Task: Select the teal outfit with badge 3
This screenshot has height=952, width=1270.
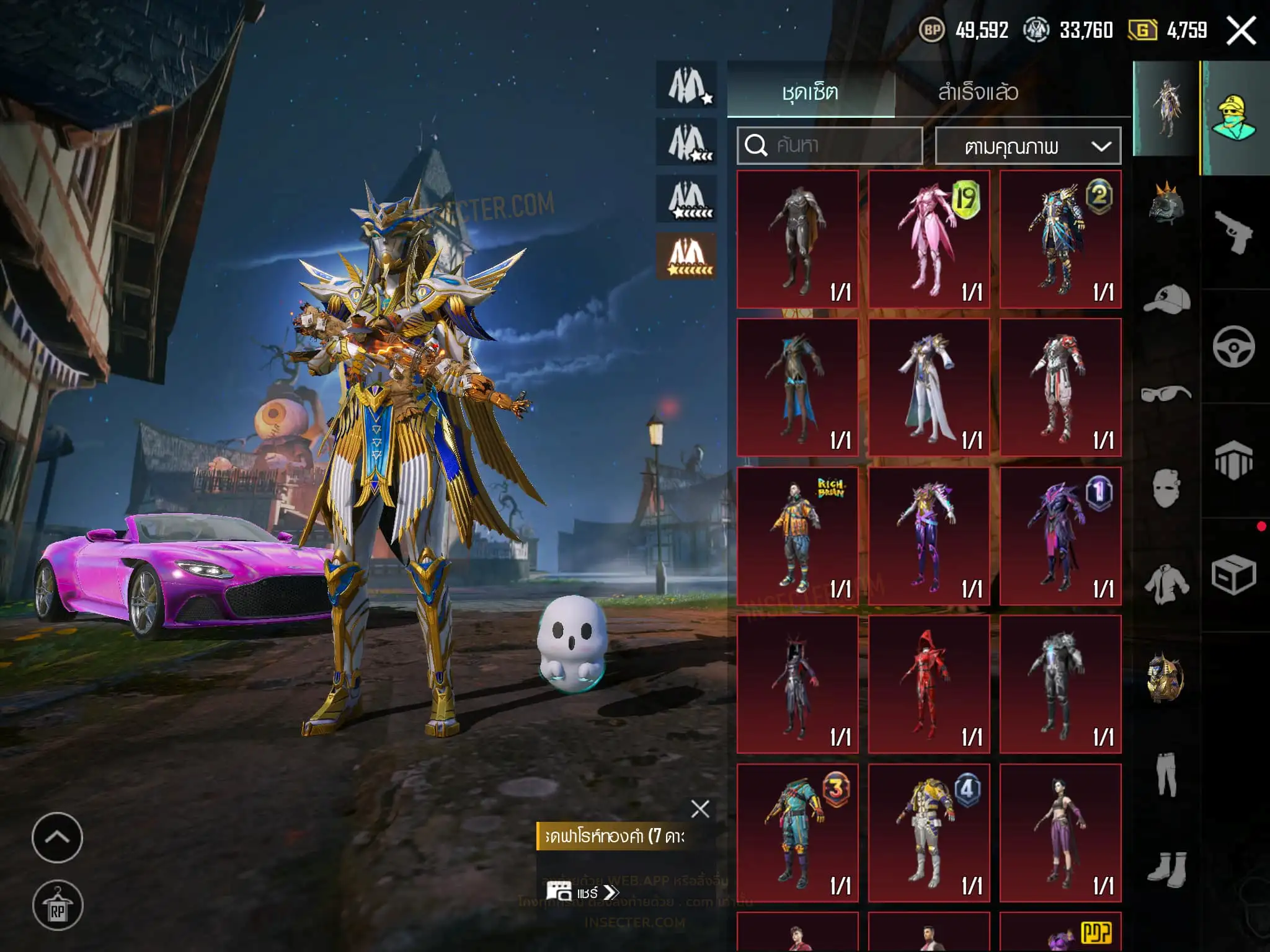Action: pos(797,832)
